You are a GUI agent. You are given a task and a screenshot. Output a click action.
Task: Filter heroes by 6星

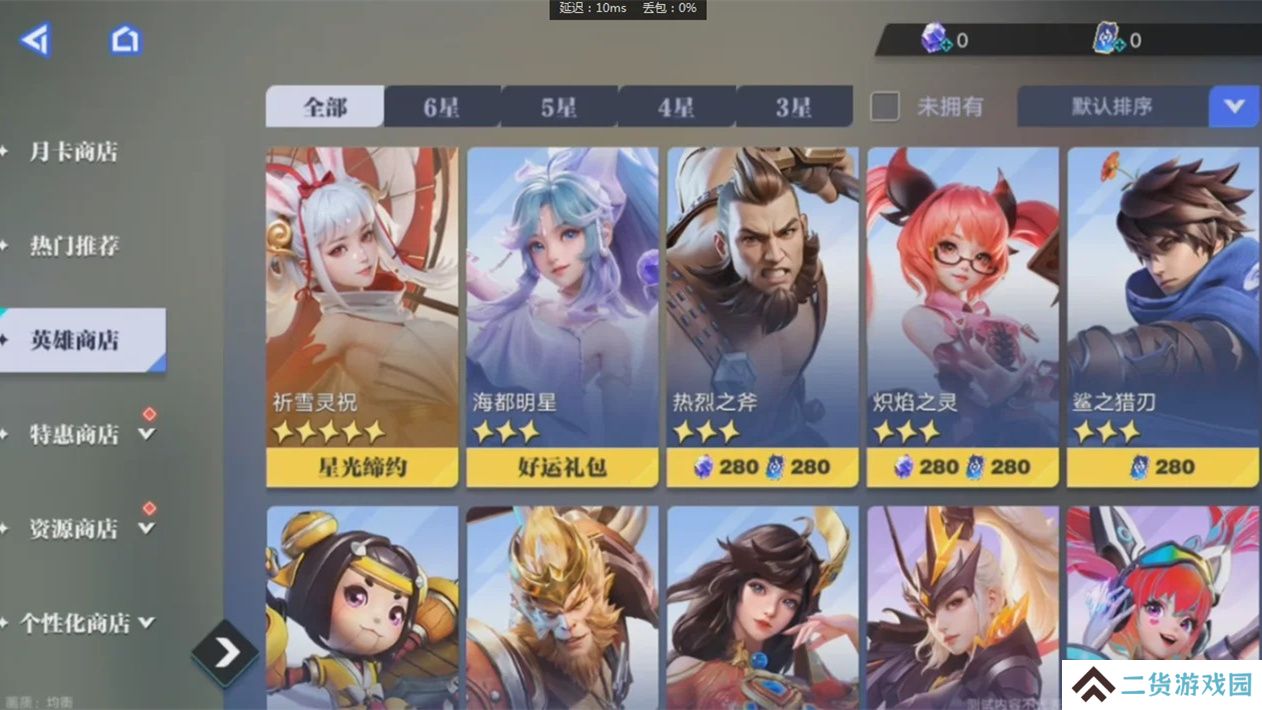click(x=441, y=107)
